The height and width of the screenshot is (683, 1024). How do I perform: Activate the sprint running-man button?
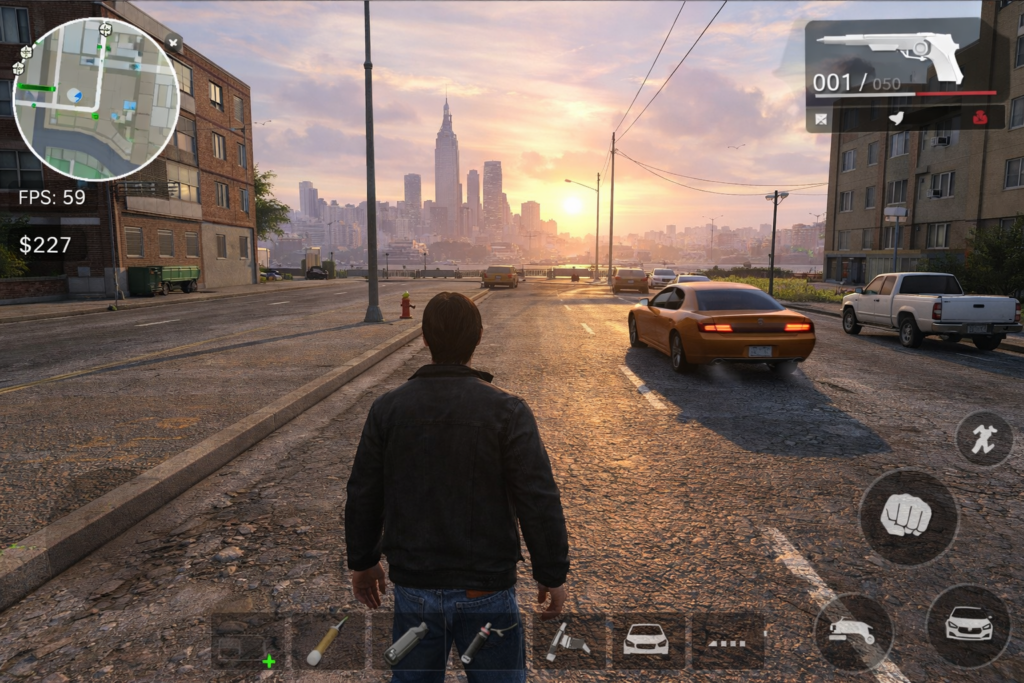click(x=984, y=439)
